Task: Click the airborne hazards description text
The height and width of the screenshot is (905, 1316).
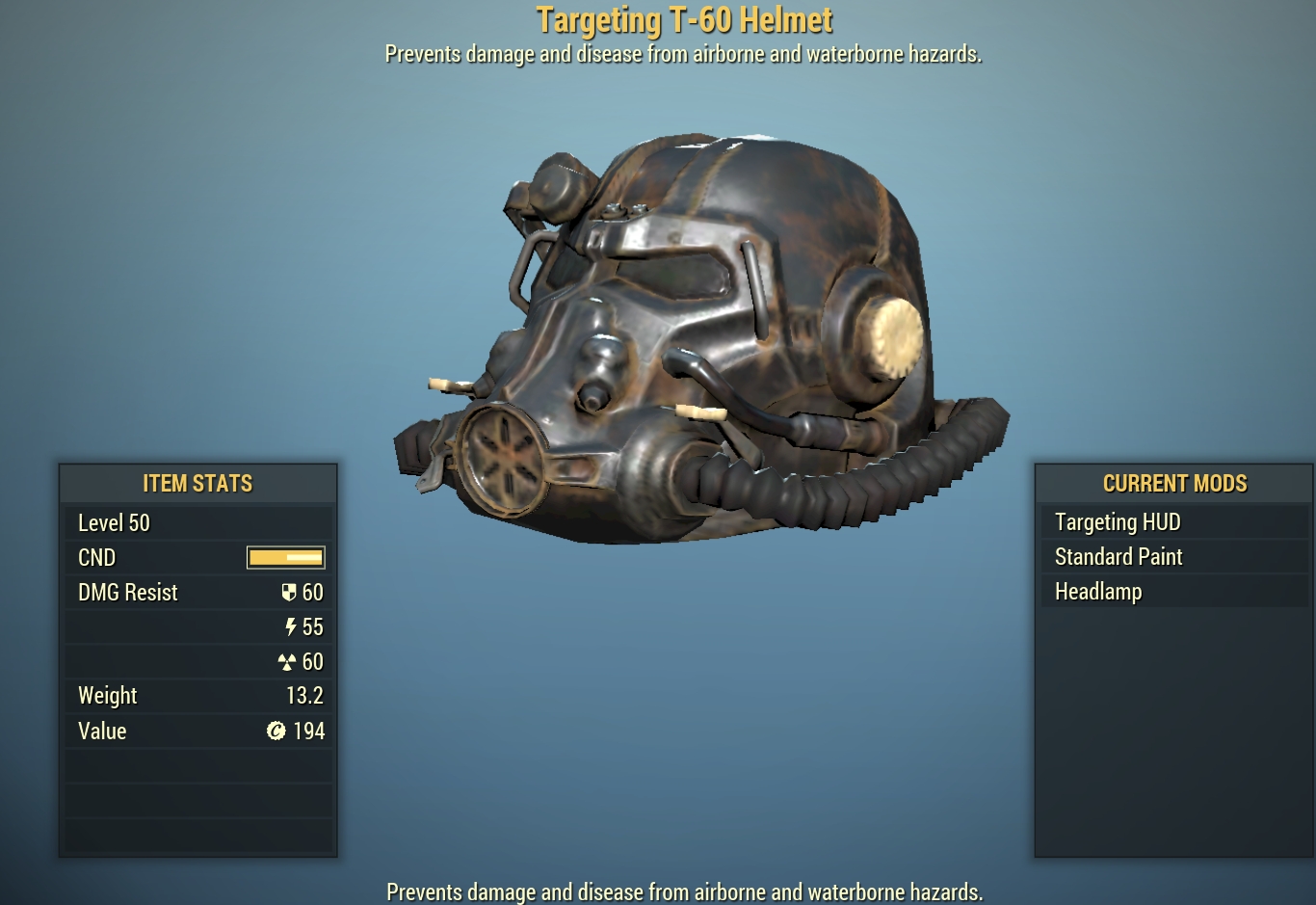Action: (x=684, y=54)
